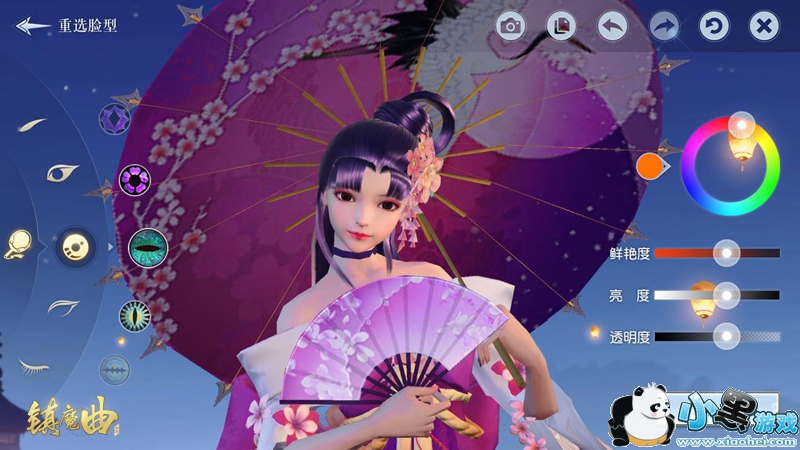Adjust the 透明度 transparency slider
This screenshot has width=800, height=450.
[x=727, y=336]
